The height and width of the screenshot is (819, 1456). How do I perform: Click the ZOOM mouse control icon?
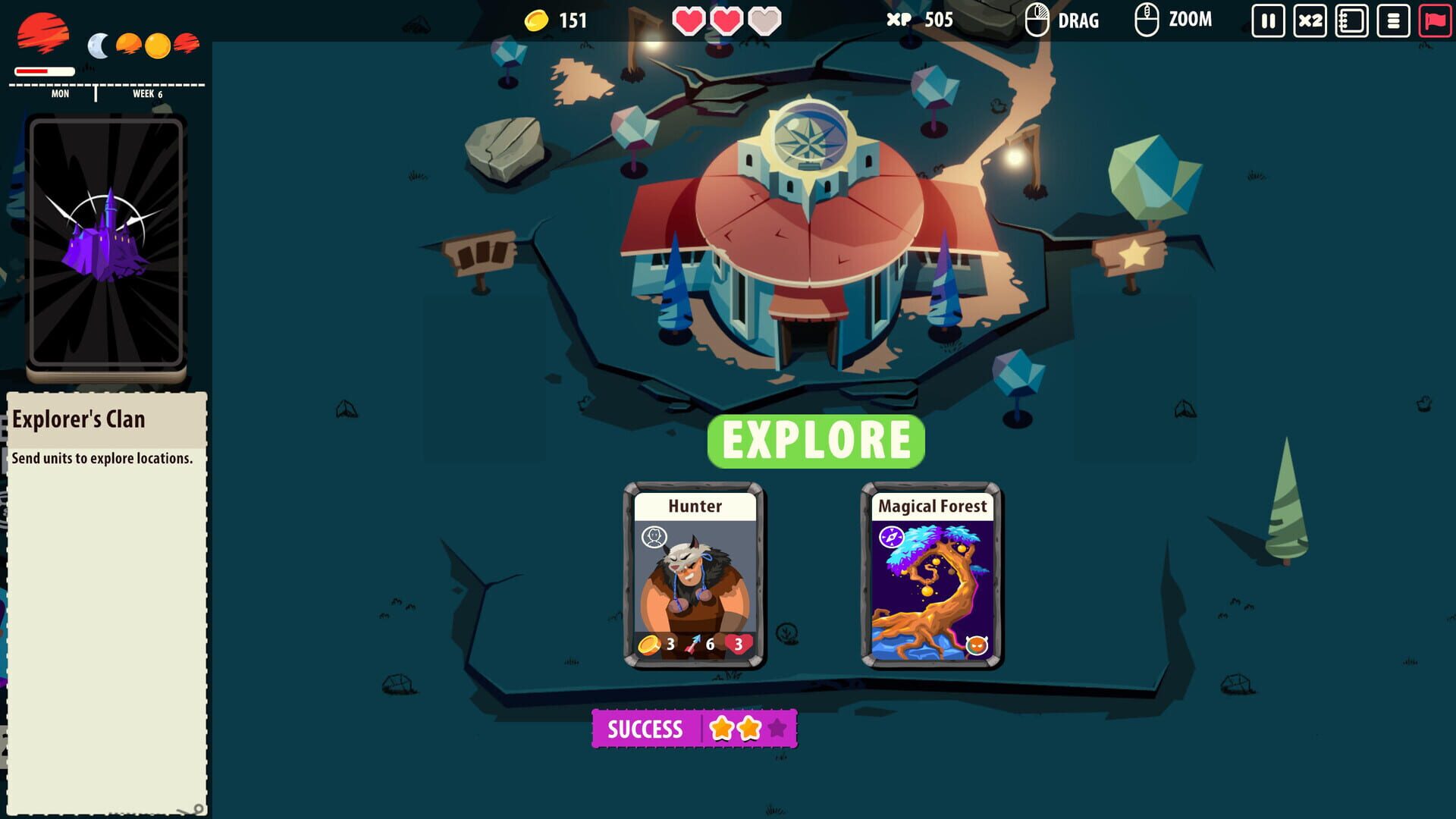pos(1145,19)
